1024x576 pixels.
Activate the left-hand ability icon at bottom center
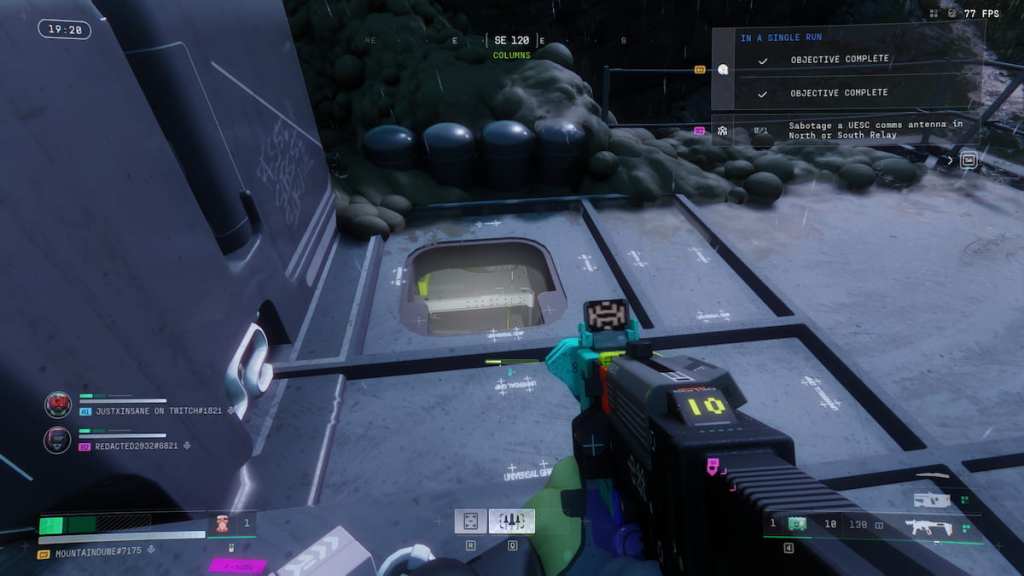pyautogui.click(x=470, y=521)
